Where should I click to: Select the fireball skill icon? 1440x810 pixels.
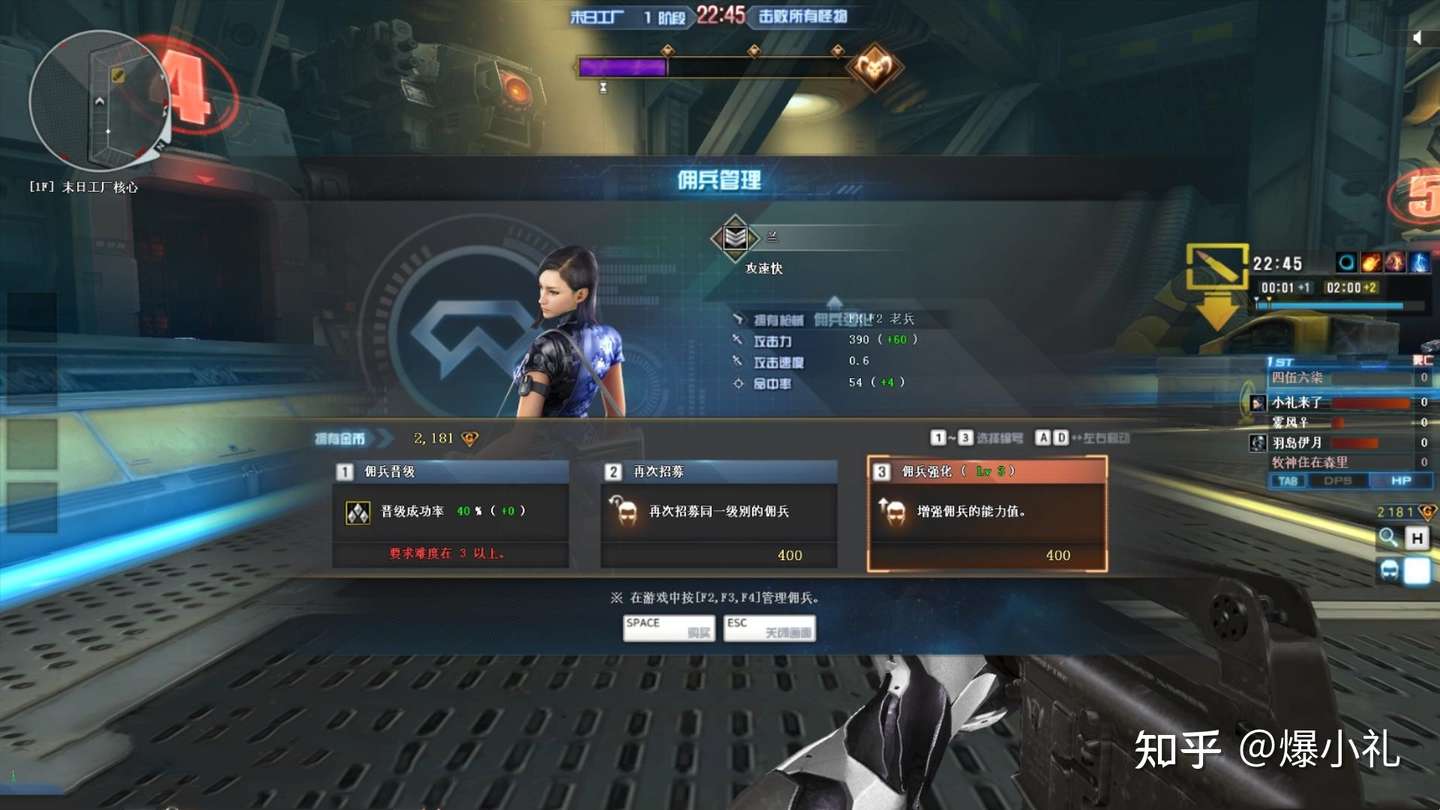pos(1370,262)
